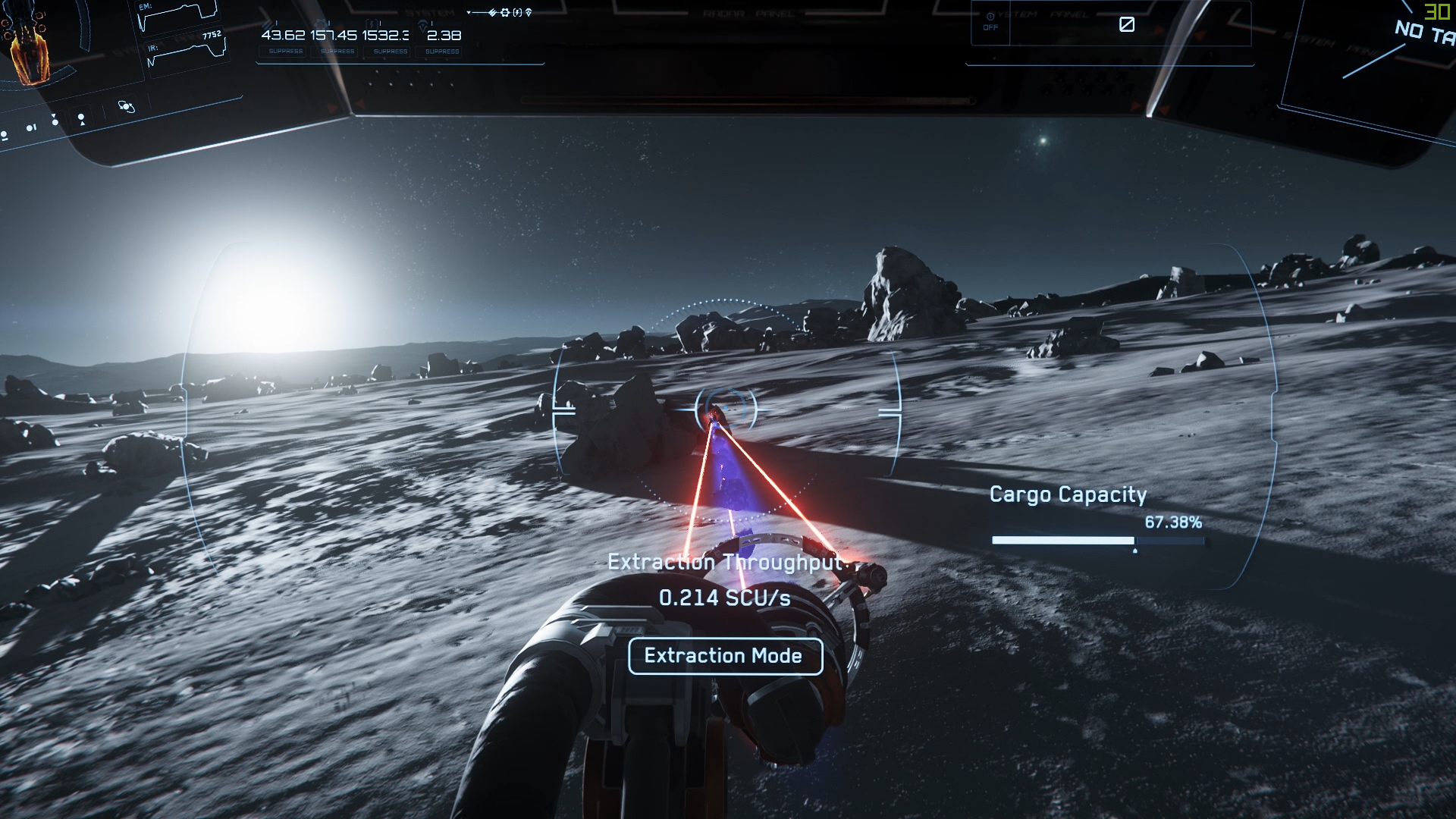This screenshot has width=1456, height=819.
Task: Click SUPPRESS under the 157.45 readout
Action: (x=337, y=52)
